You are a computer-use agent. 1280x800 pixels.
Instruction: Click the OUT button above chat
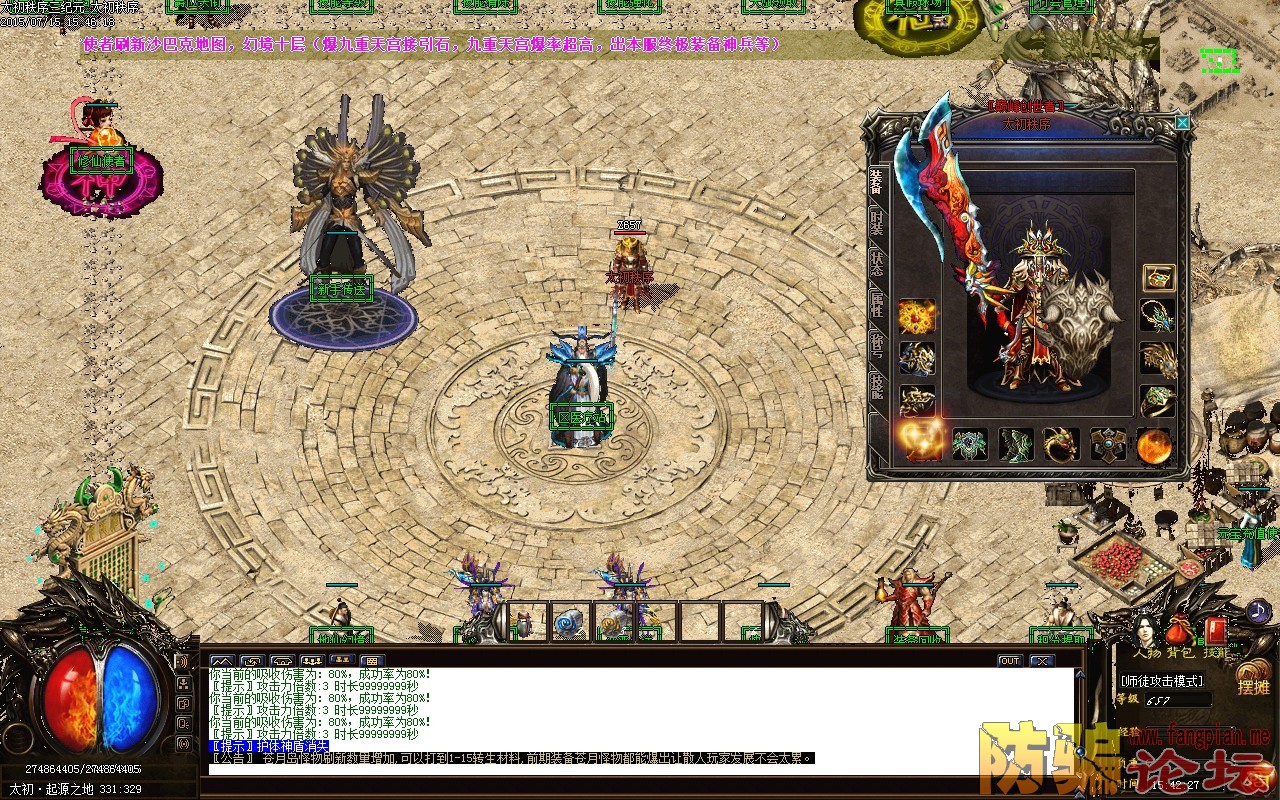click(1009, 661)
